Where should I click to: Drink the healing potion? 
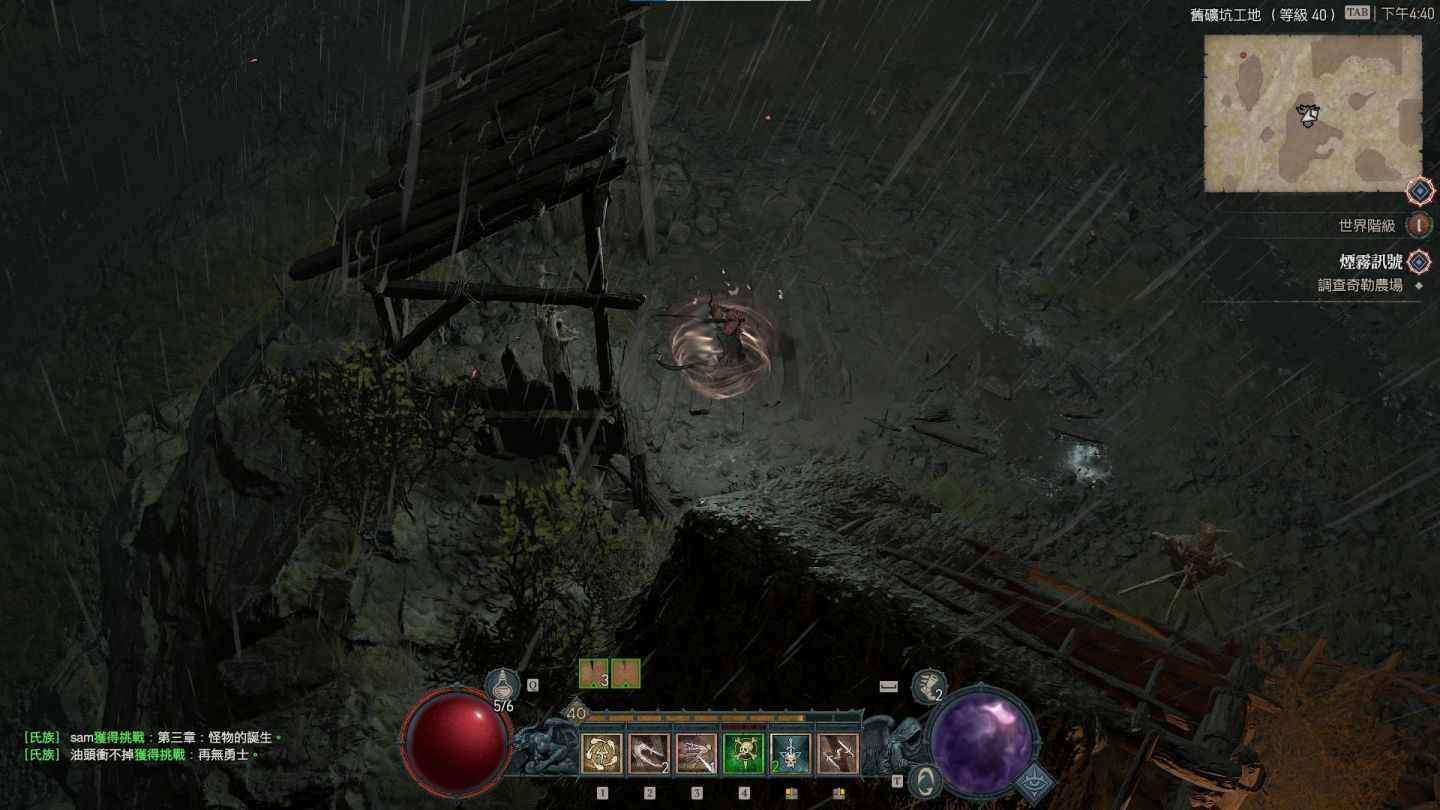point(501,687)
